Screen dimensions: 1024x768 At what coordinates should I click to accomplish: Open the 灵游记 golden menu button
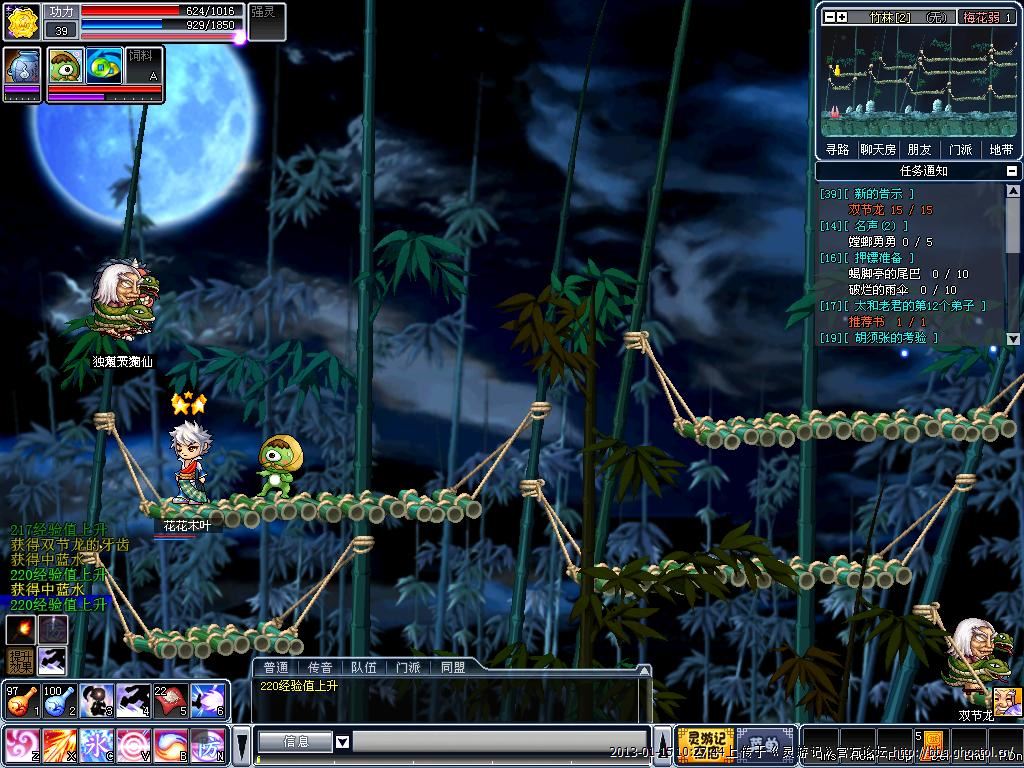pos(705,745)
